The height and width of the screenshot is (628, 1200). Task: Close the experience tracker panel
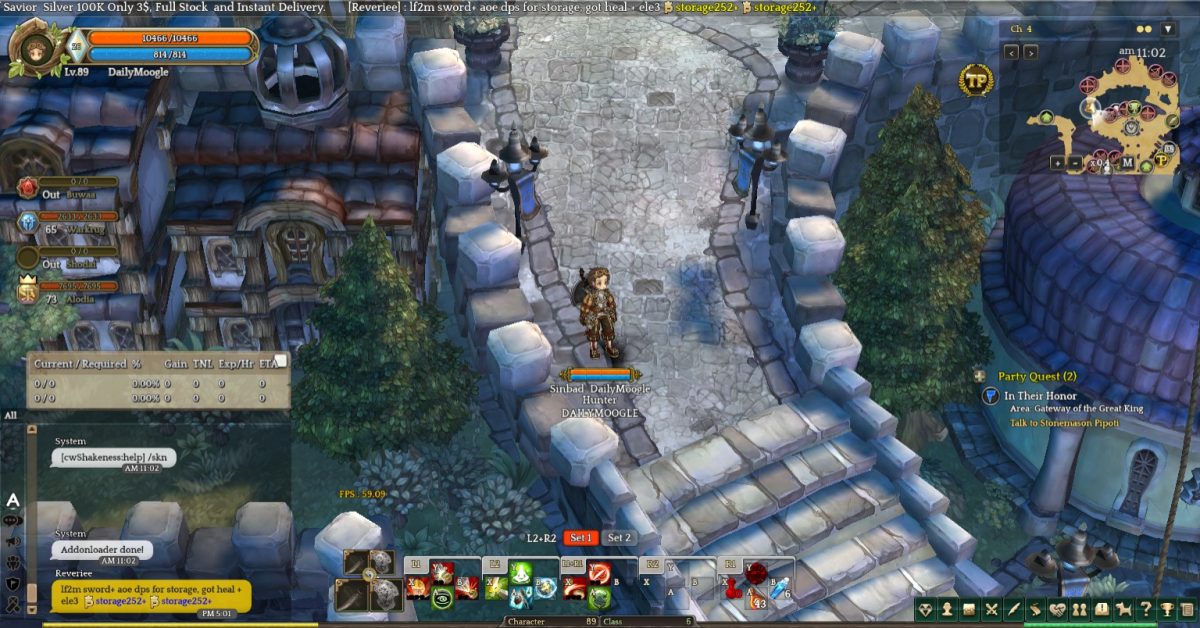(x=281, y=360)
